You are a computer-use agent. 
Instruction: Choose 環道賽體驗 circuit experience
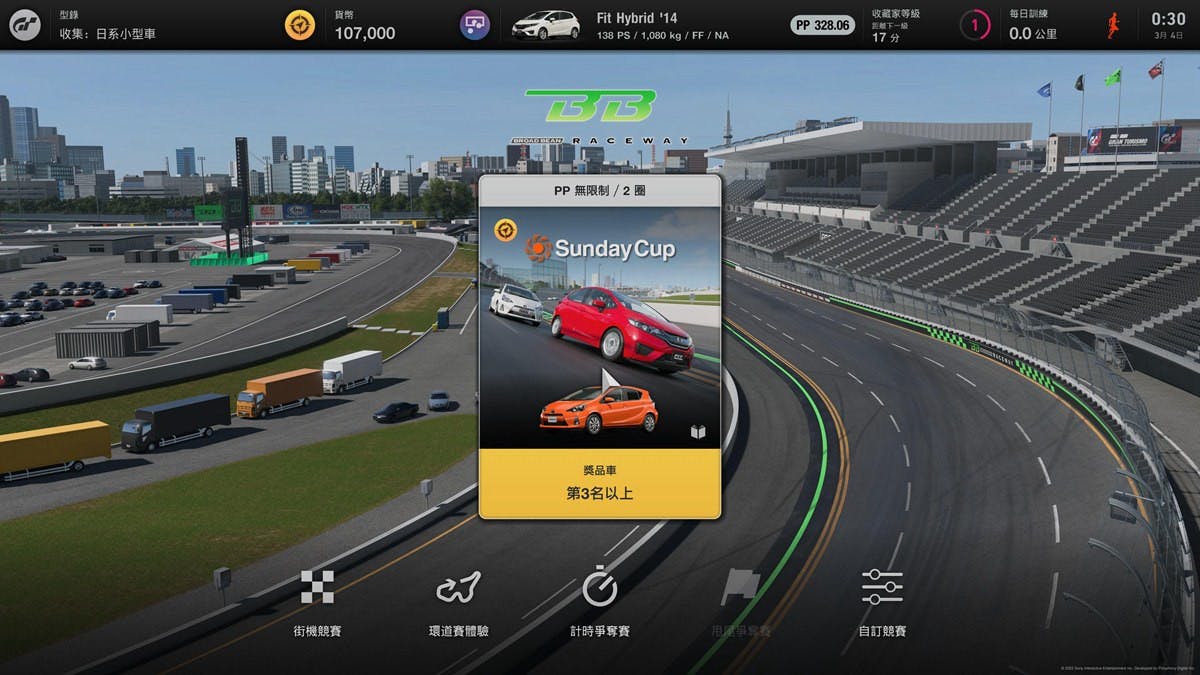pyautogui.click(x=458, y=602)
